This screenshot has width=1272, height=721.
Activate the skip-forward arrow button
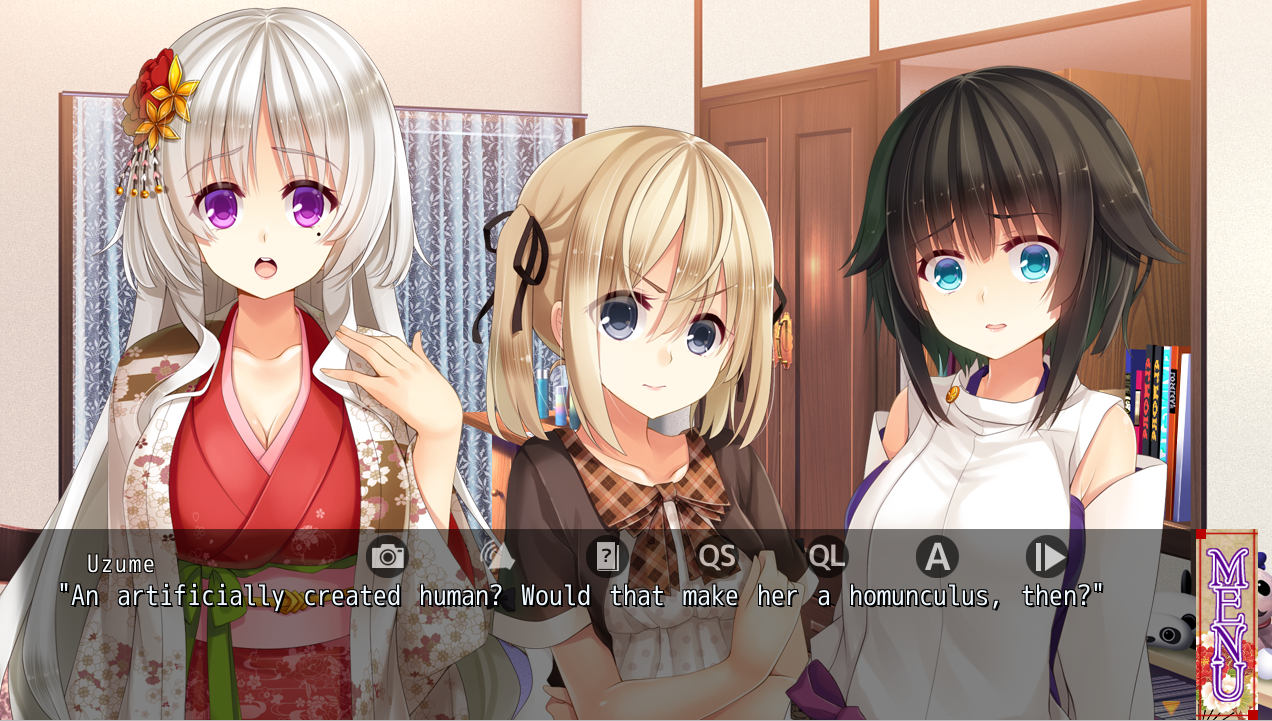coord(1047,556)
